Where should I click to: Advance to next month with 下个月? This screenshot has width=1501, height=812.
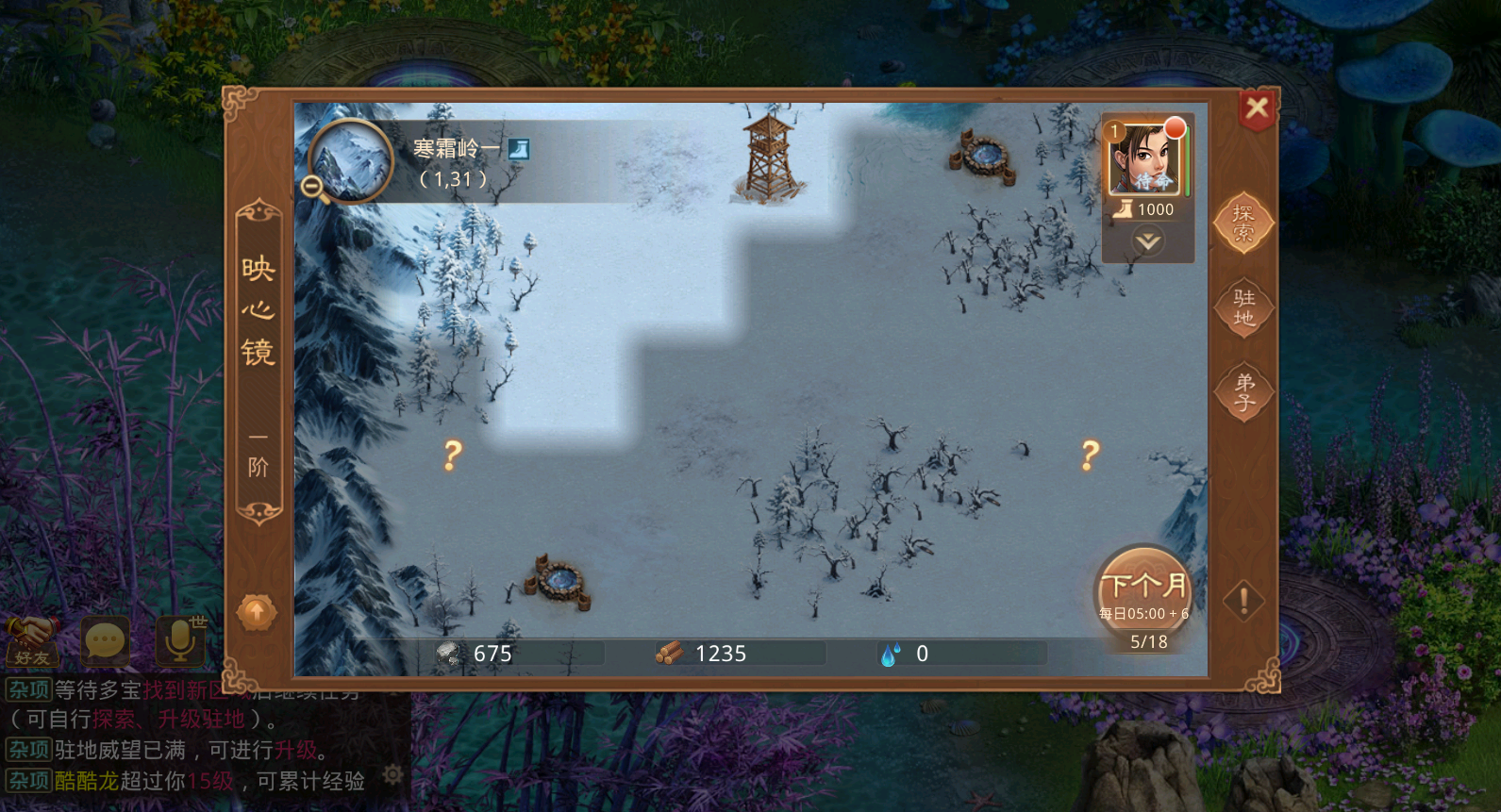1144,590
